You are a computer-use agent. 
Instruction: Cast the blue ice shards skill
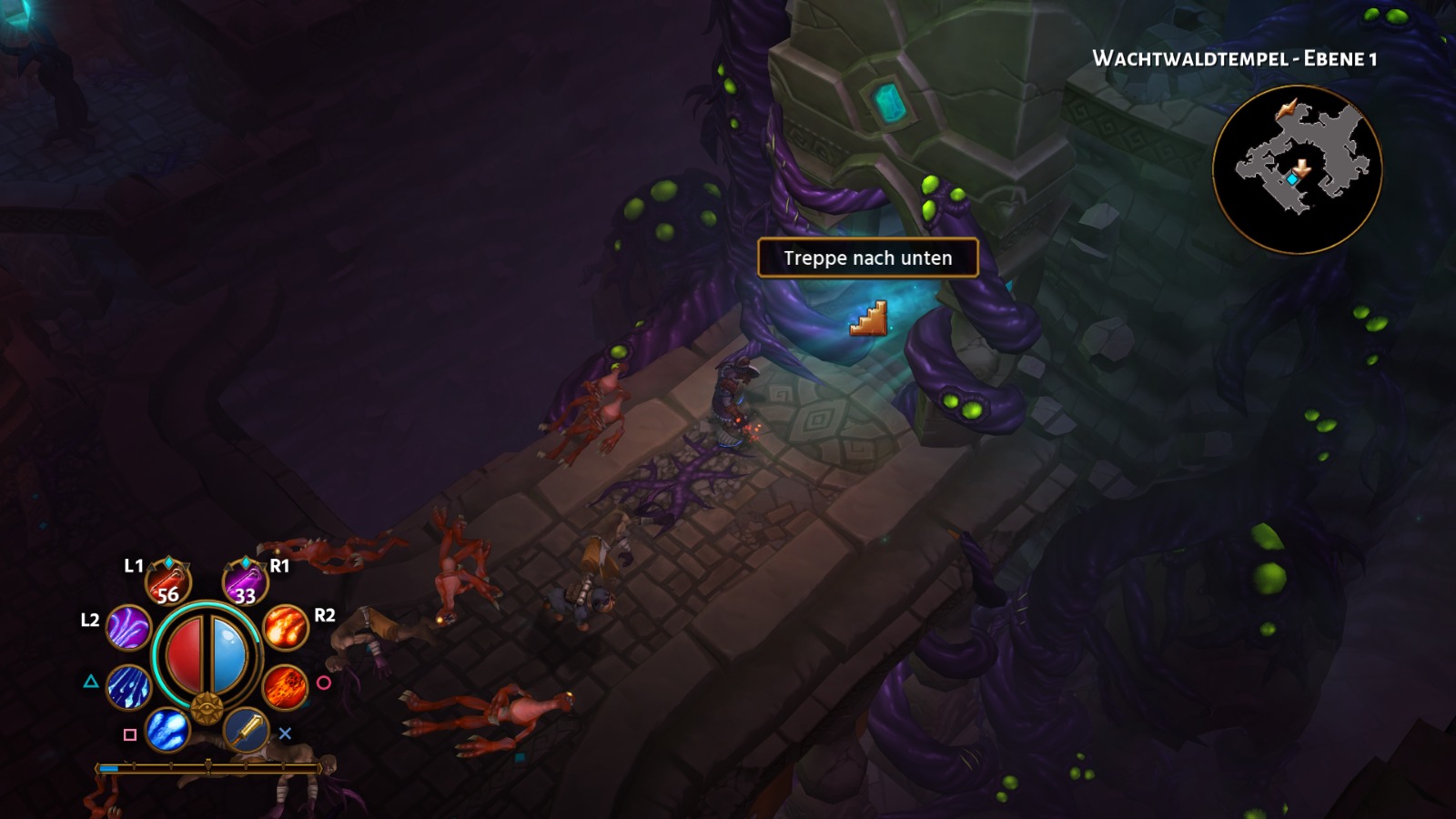[128, 687]
